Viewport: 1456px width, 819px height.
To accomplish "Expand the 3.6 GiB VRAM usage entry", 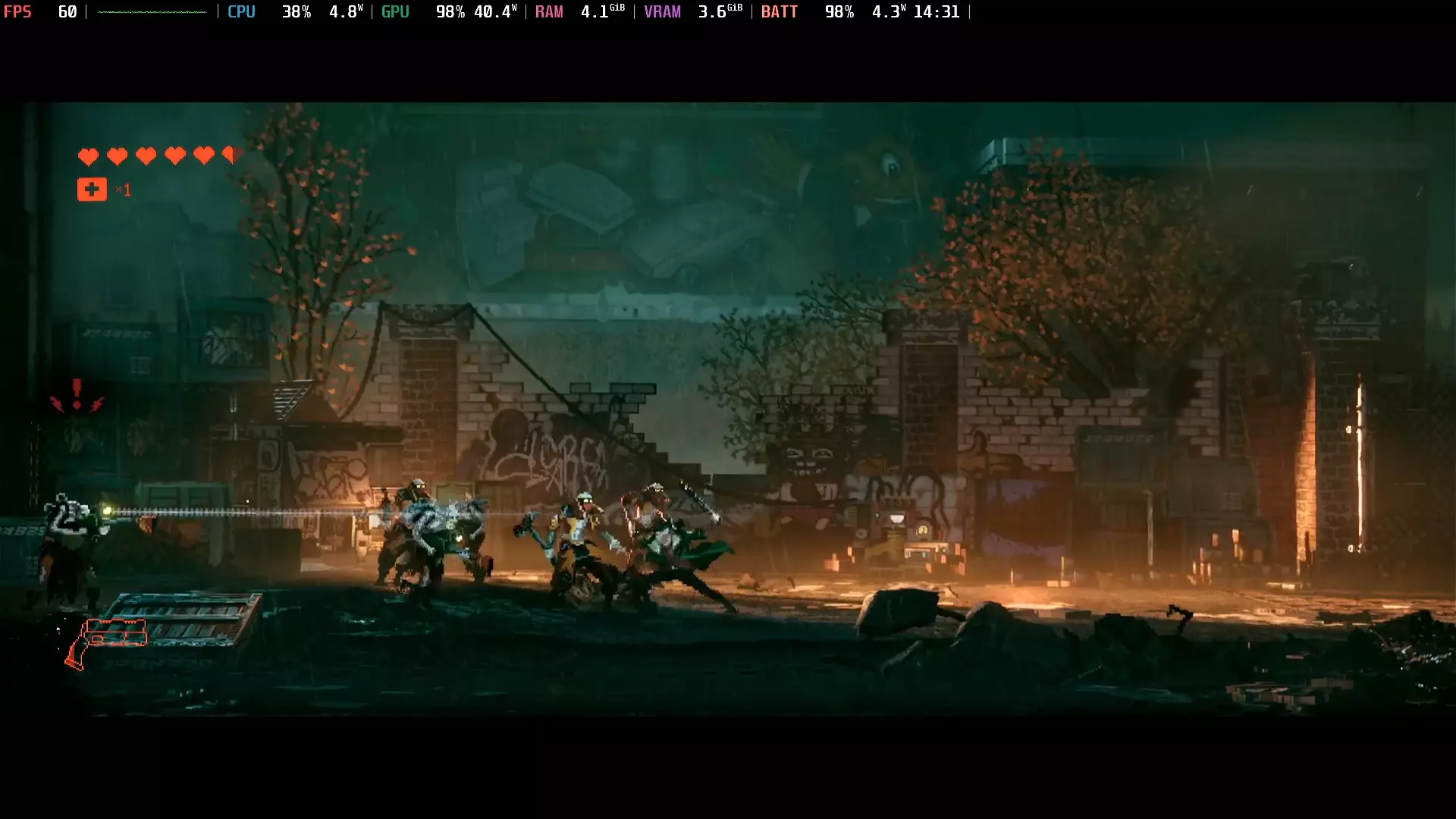I will [x=720, y=11].
